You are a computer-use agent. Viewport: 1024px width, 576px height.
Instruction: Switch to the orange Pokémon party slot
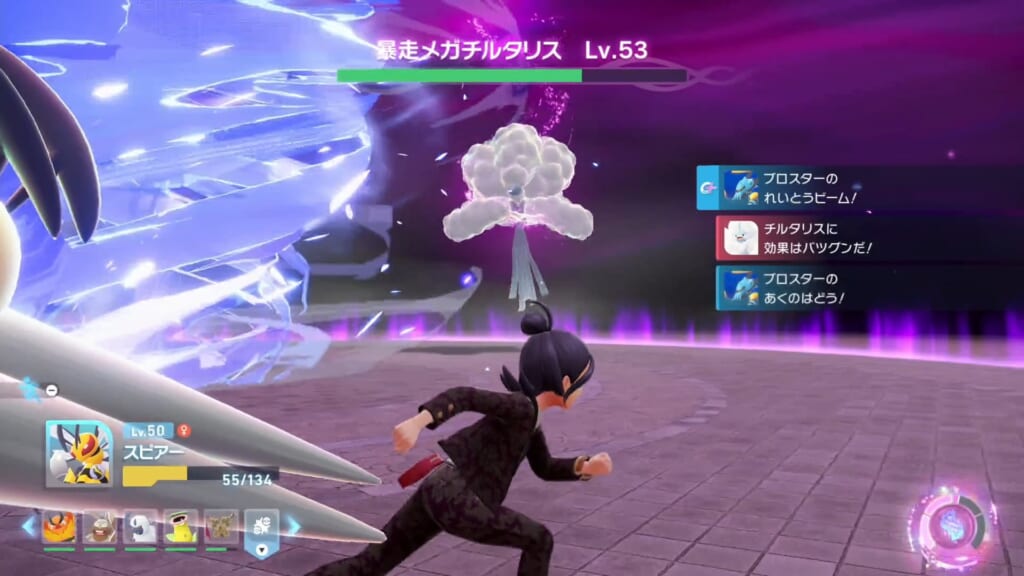coord(58,527)
